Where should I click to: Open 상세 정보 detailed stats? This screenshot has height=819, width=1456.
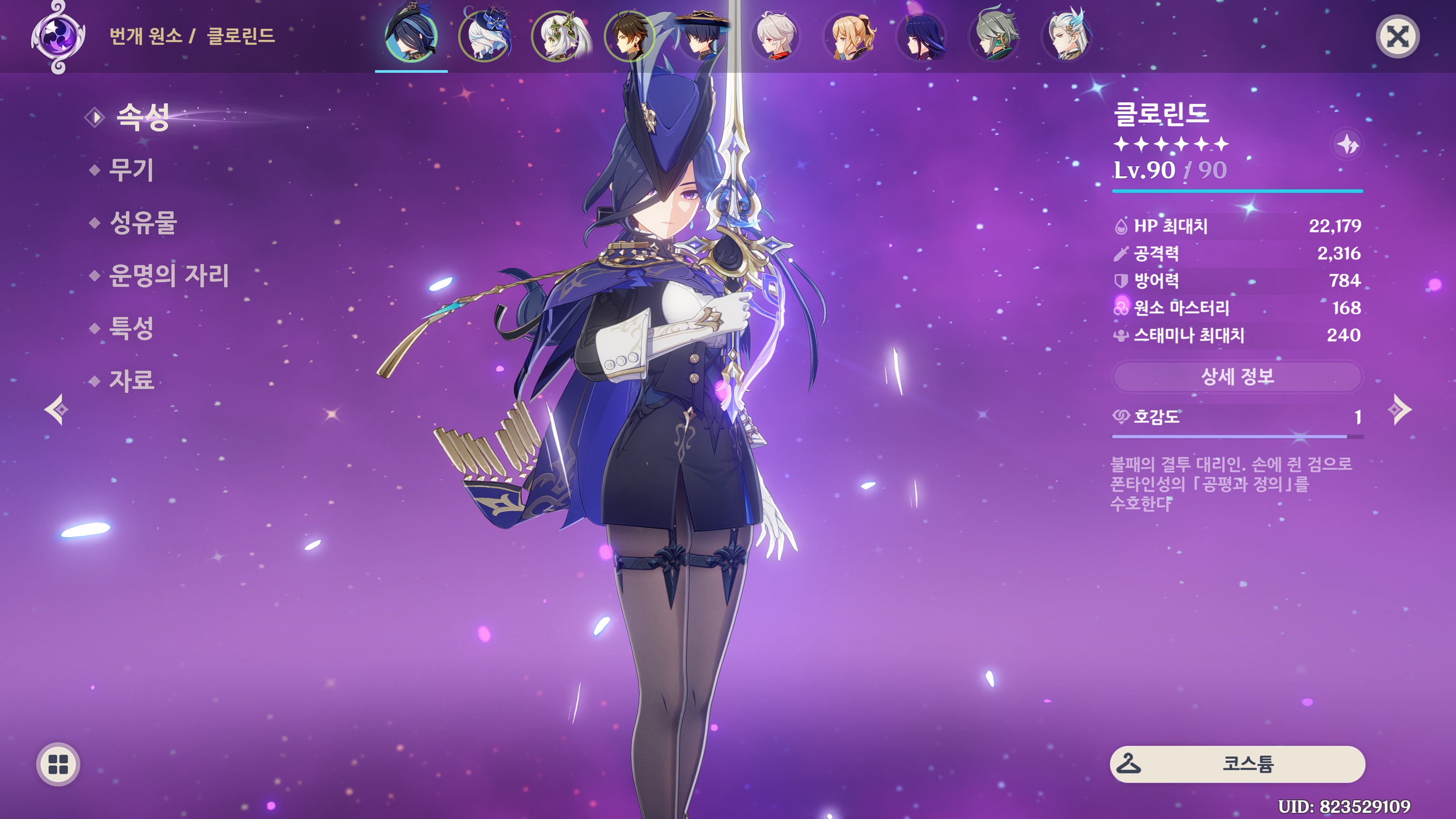coord(1237,377)
